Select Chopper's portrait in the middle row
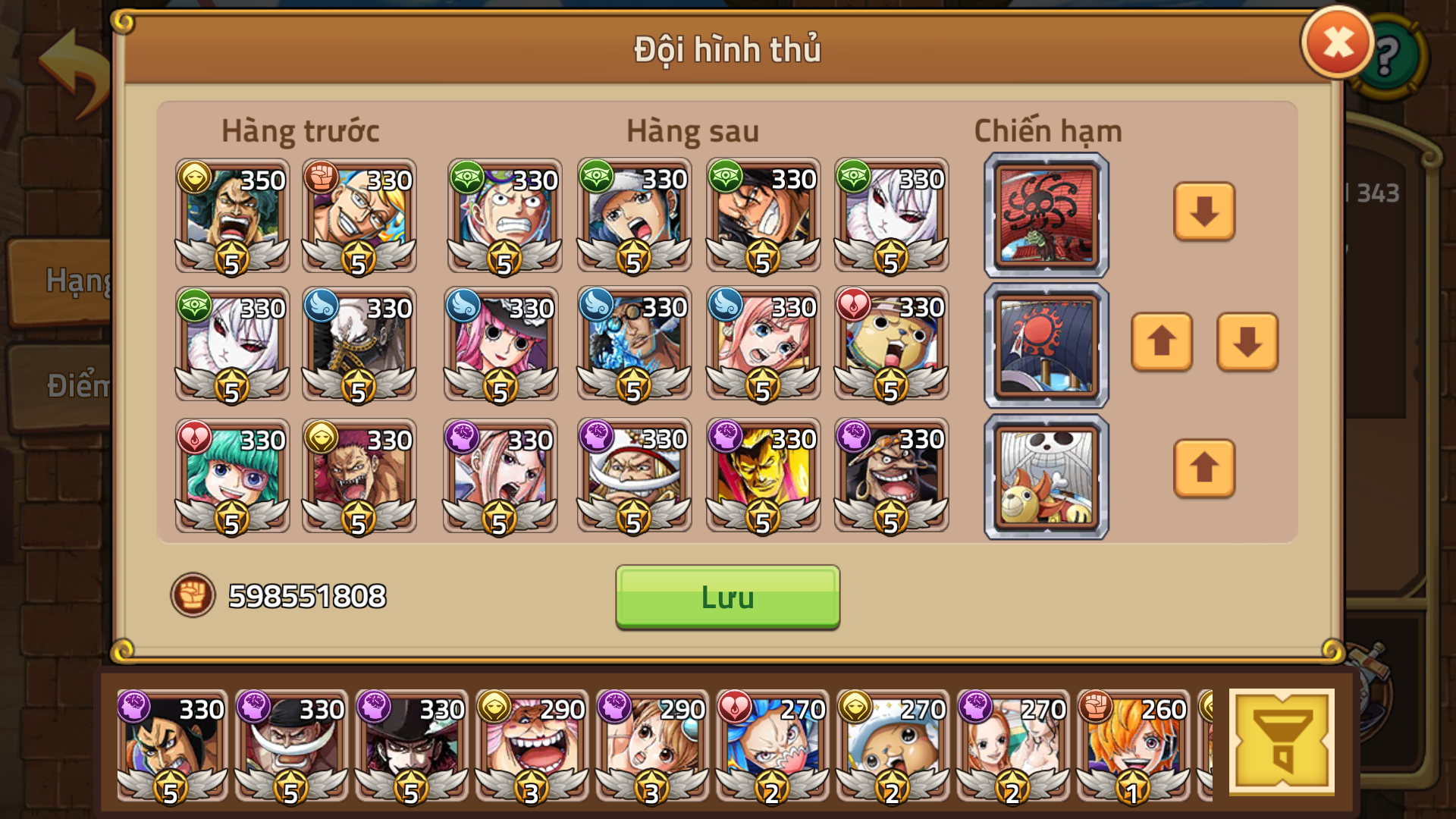 pos(890,345)
